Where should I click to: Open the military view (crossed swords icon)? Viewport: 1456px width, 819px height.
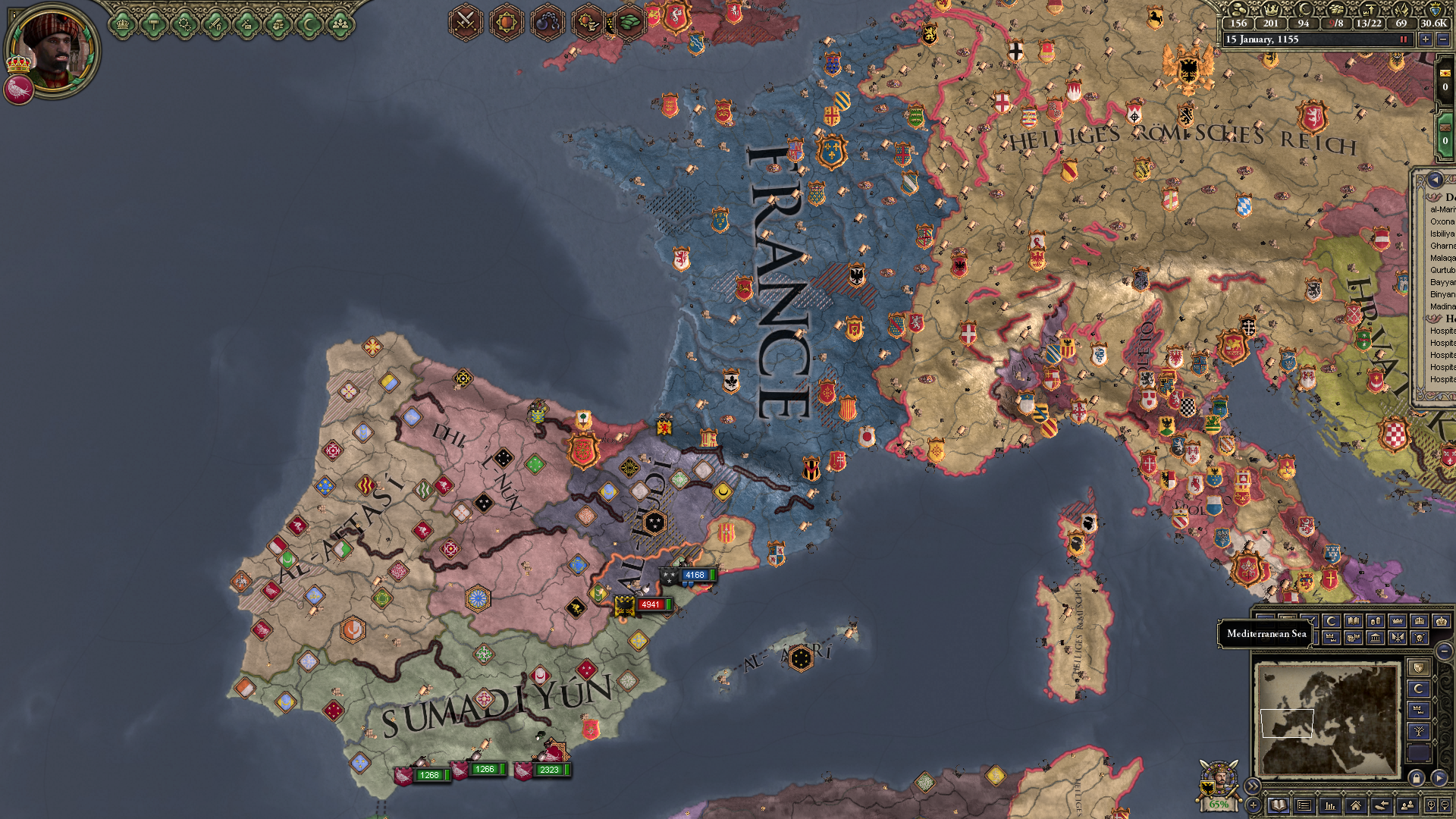(x=466, y=21)
